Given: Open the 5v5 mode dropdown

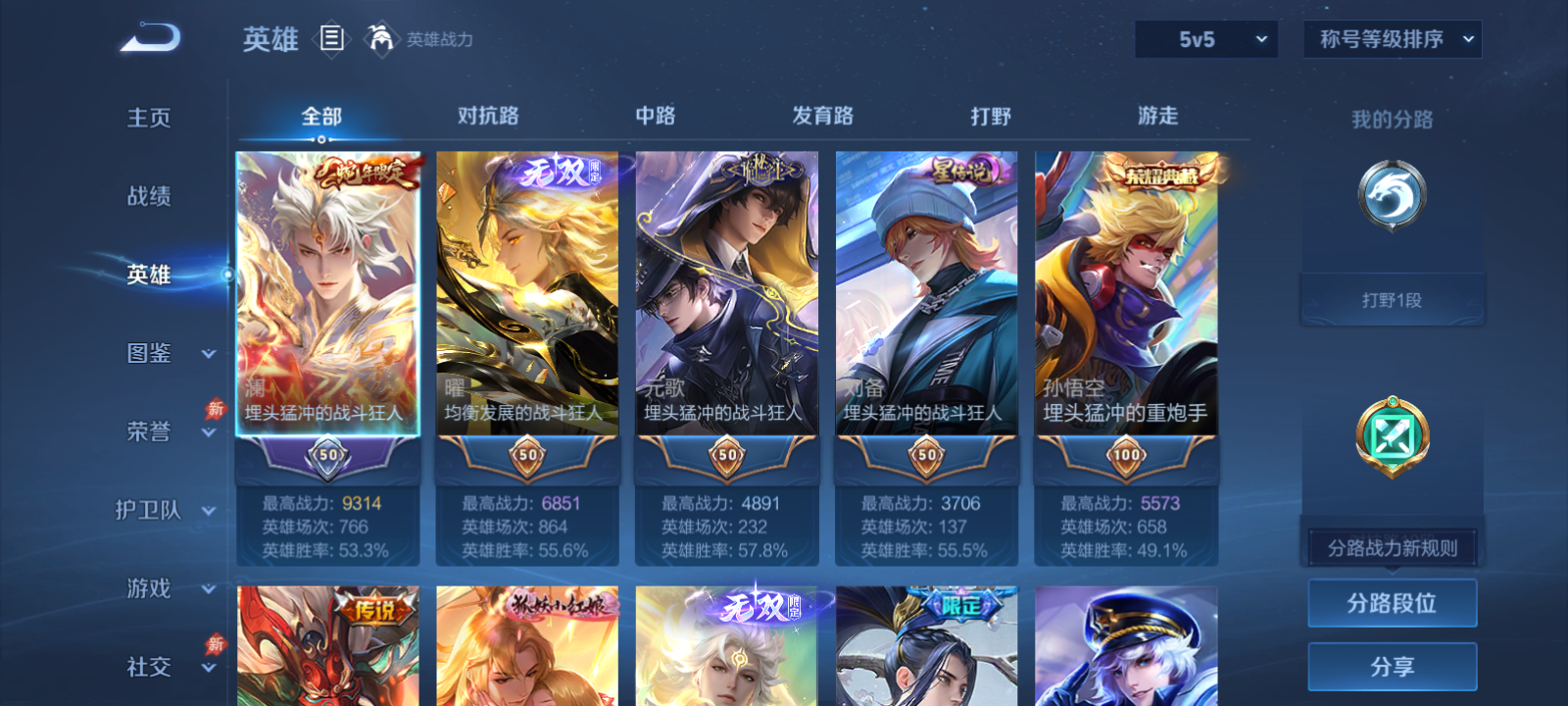Looking at the screenshot, I should coord(1206,39).
